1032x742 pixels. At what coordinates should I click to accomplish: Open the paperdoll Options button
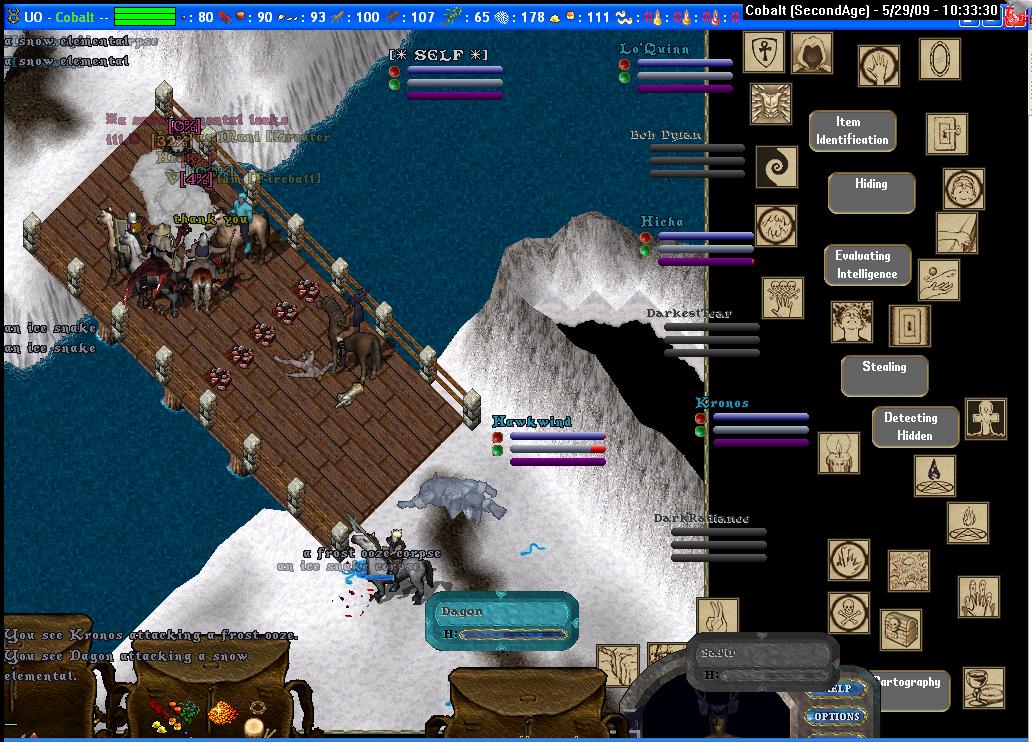(836, 716)
